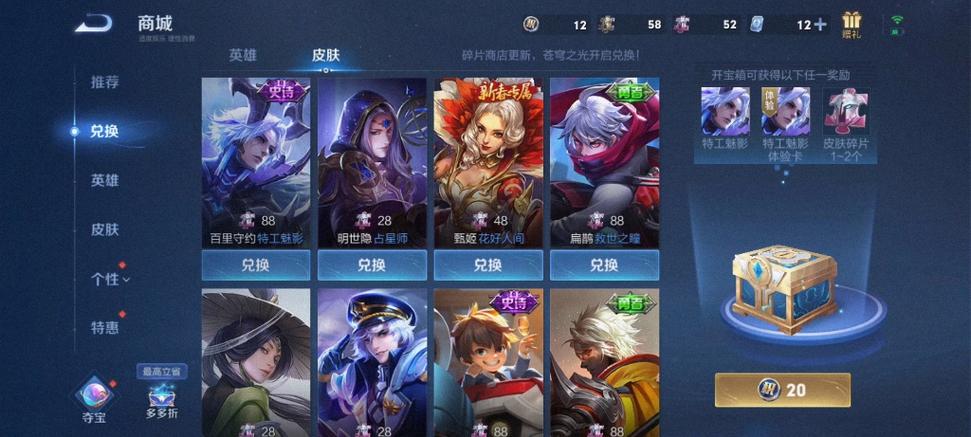Redeem the 甄姬 花好人间 skin

(488, 265)
